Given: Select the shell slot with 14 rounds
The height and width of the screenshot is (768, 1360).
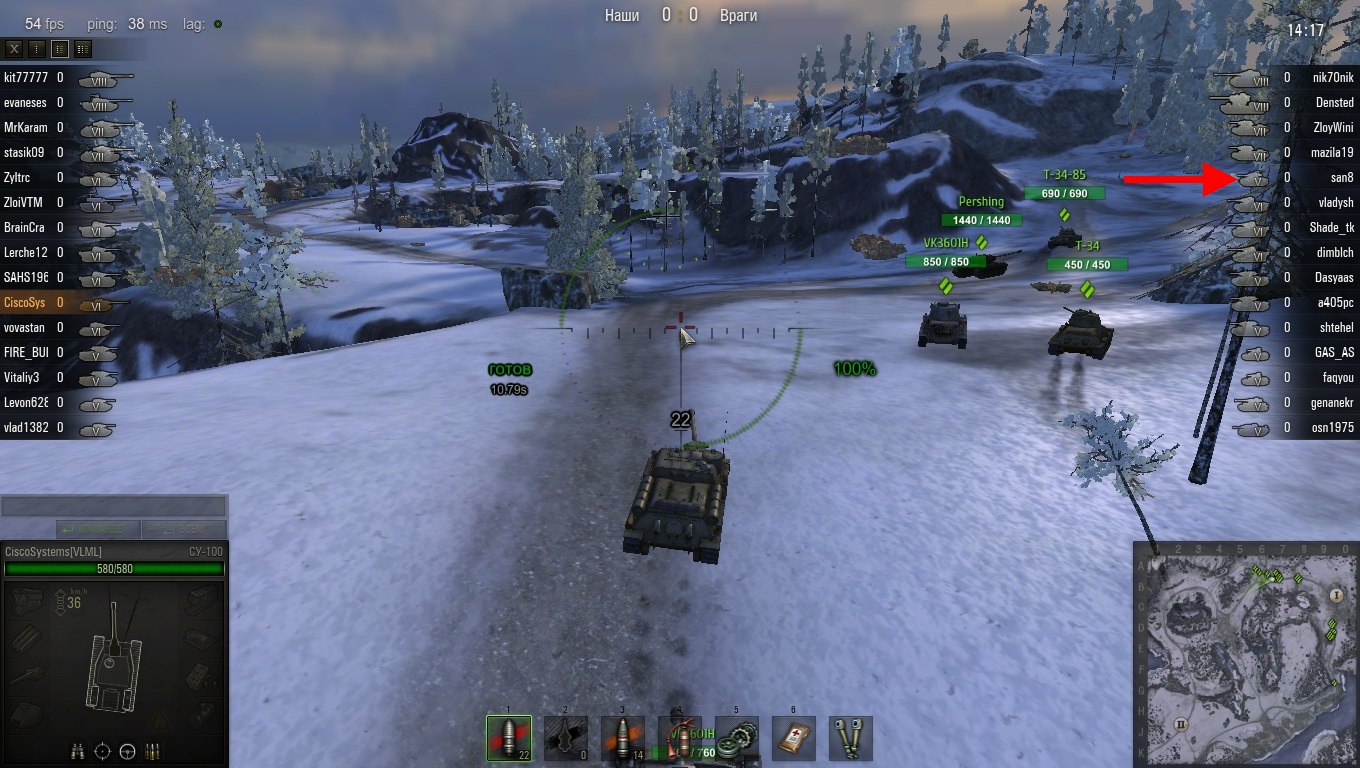Looking at the screenshot, I should [x=622, y=739].
